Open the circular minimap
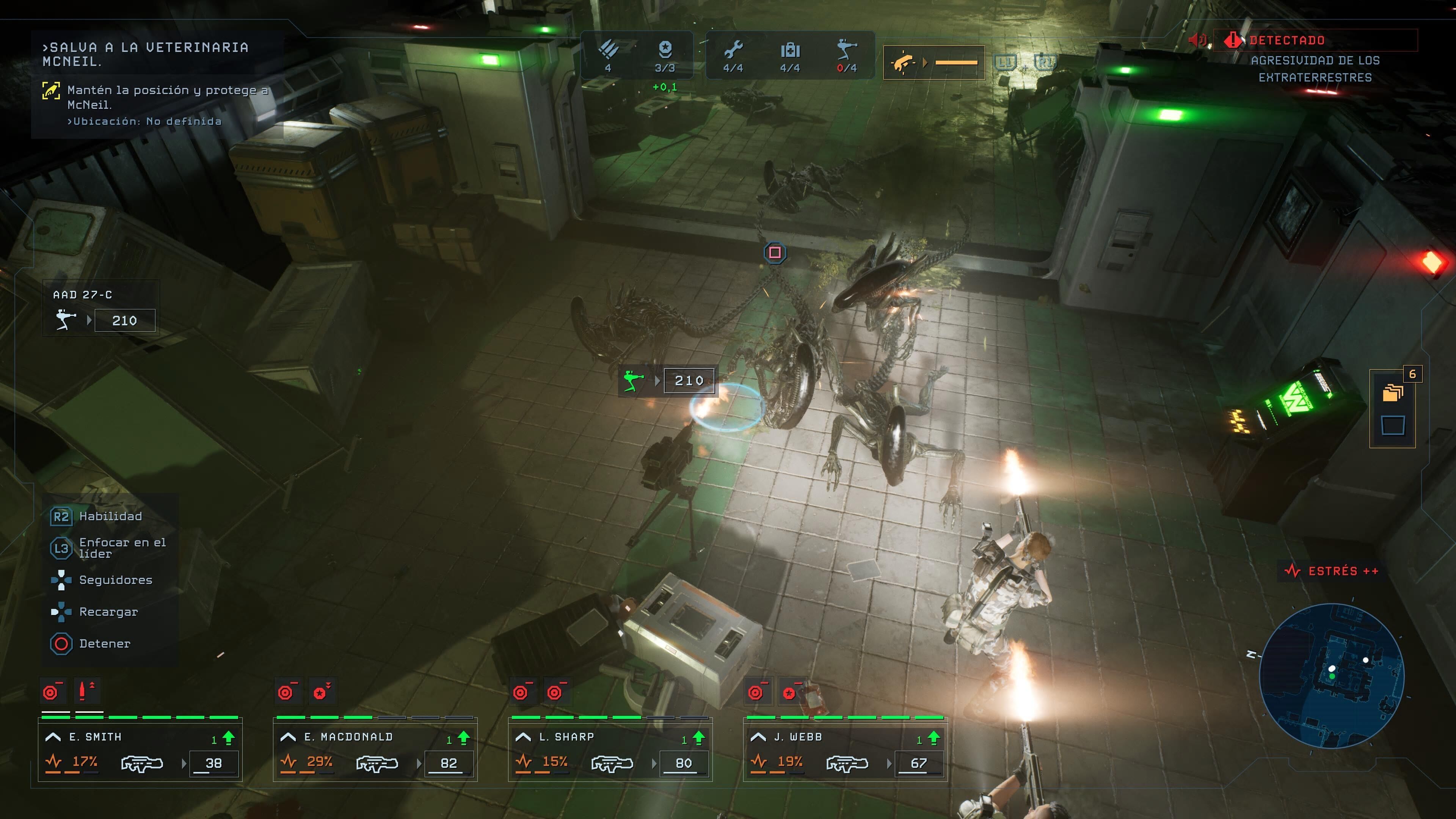Viewport: 1456px width, 819px height. click(1332, 675)
